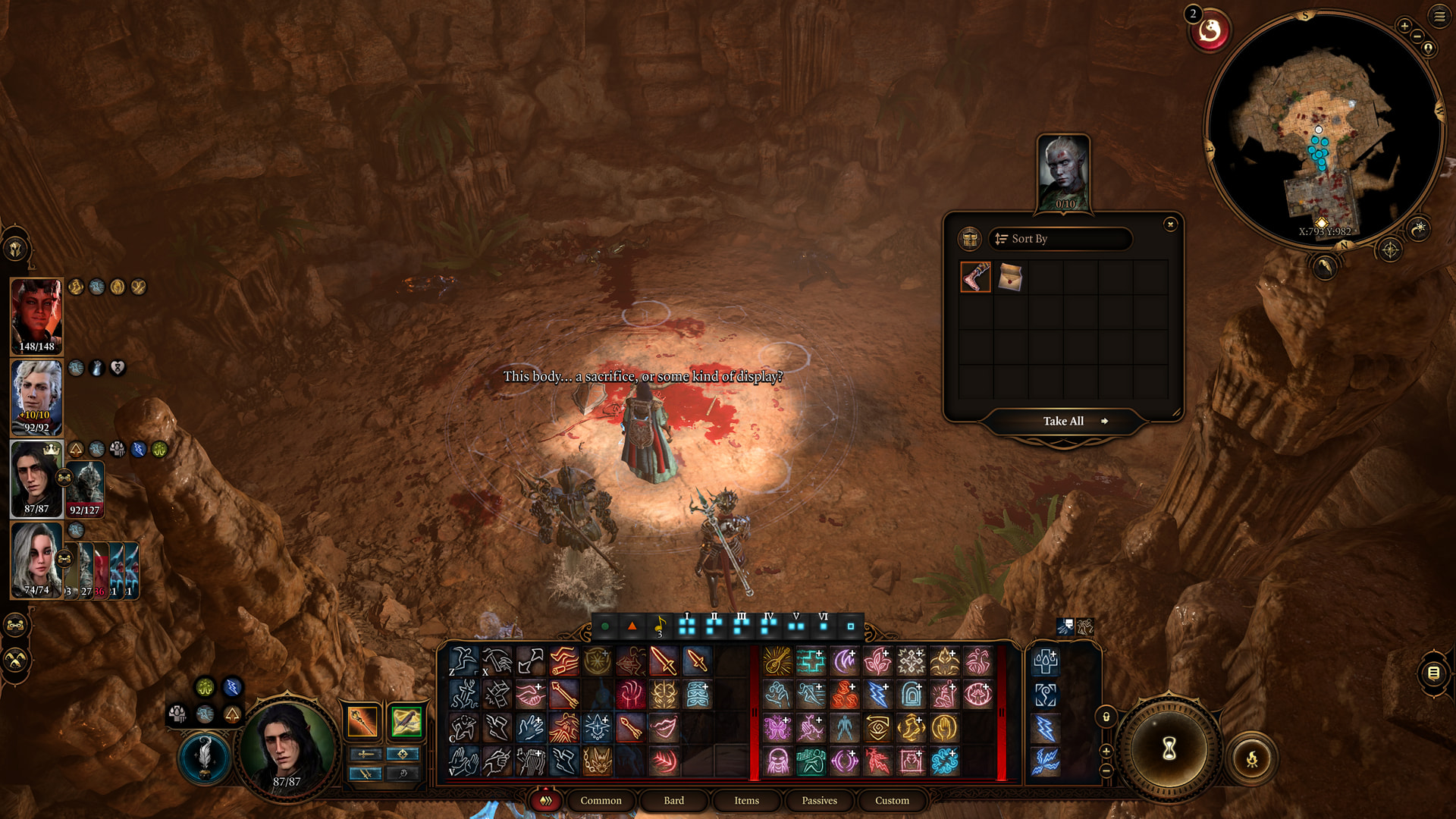Screen dimensions: 1456x819
Task: Click the end turn hourglass button
Action: pos(1169,749)
